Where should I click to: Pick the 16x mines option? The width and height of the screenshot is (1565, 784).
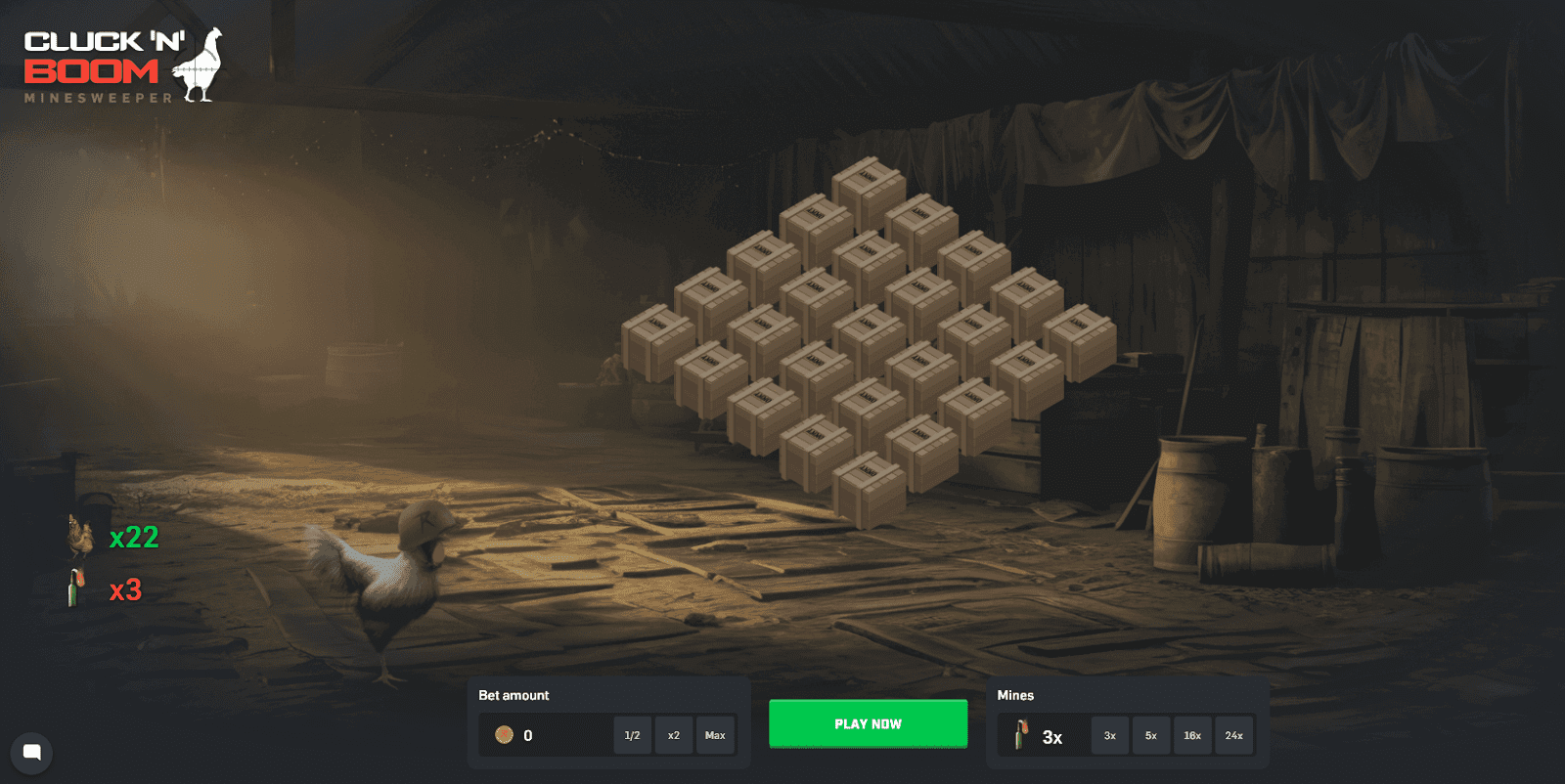pos(1192,735)
